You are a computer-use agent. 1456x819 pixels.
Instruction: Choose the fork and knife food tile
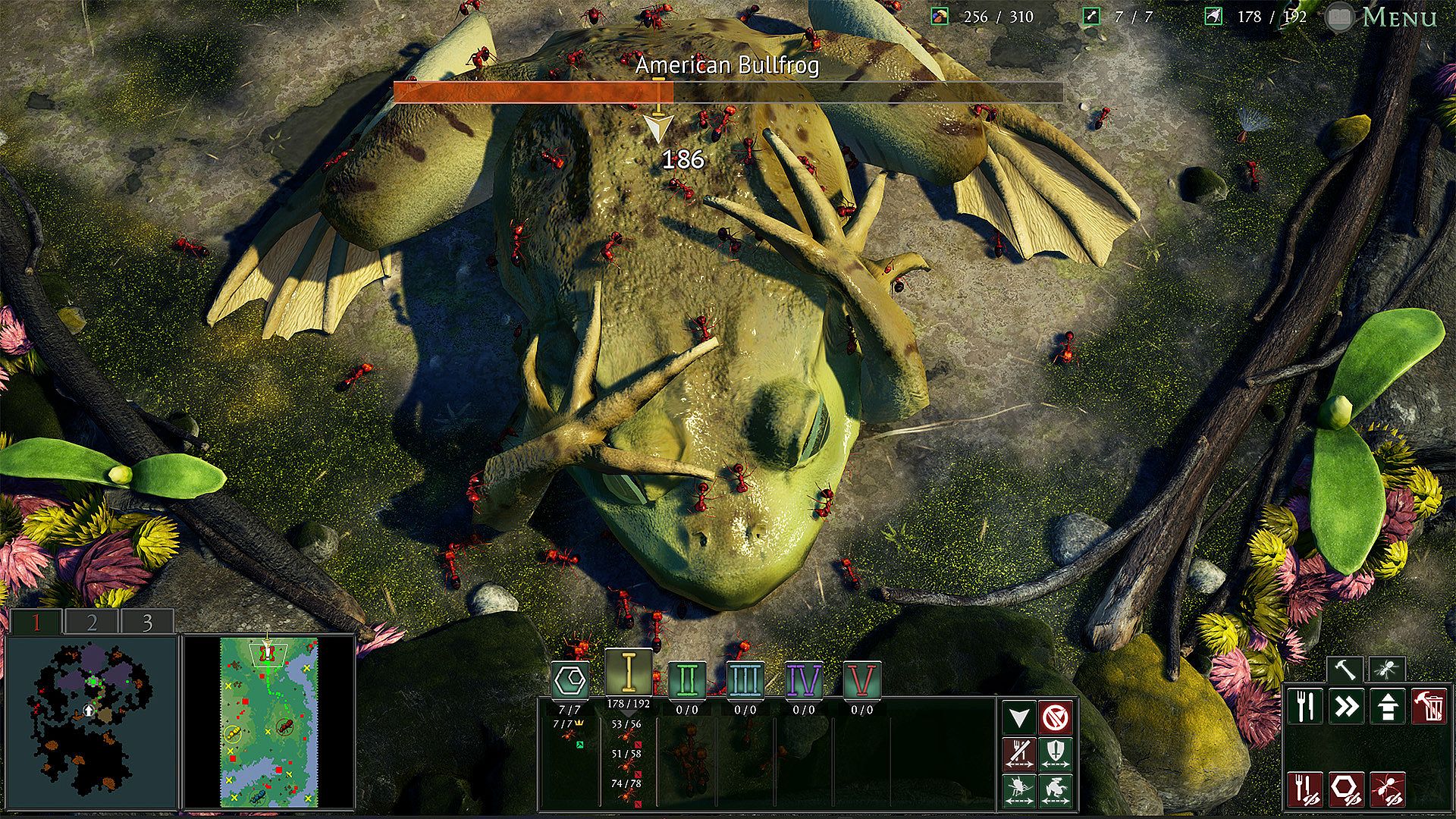click(x=1306, y=707)
